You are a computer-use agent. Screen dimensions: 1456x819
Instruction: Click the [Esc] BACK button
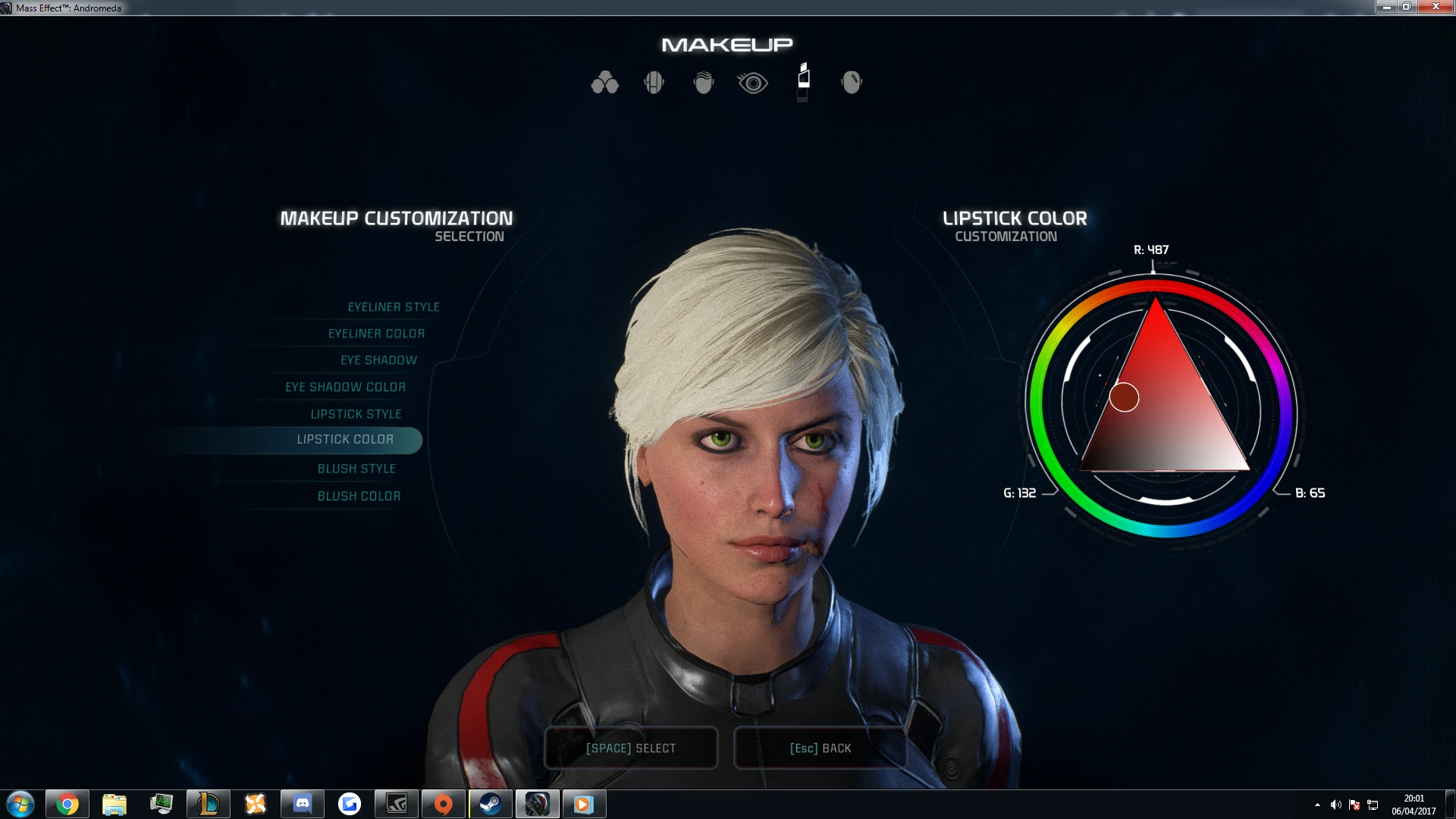coord(820,748)
